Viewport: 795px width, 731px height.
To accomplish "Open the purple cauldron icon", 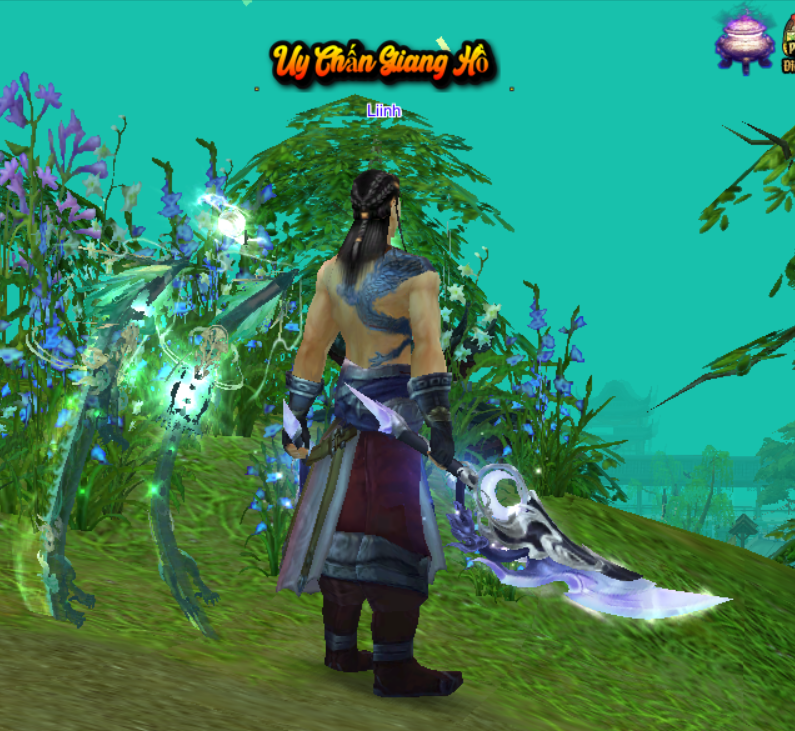I will click(744, 39).
